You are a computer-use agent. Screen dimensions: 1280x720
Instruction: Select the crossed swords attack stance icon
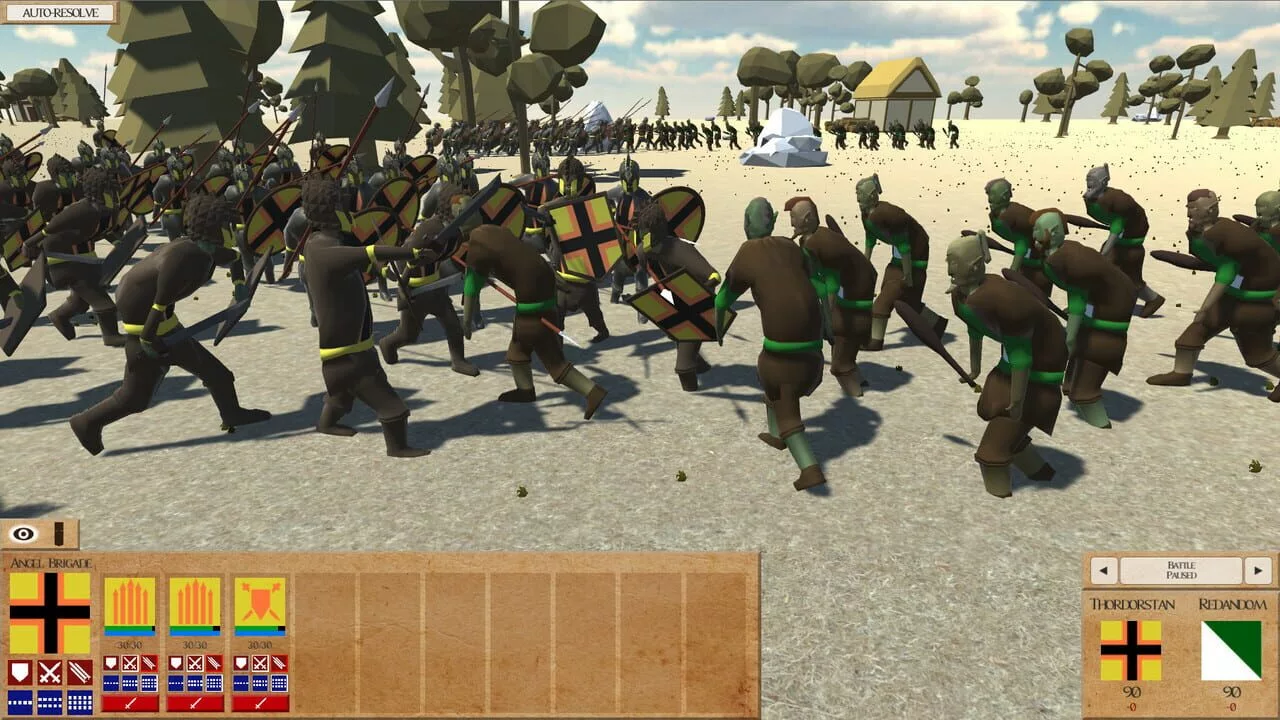click(x=49, y=672)
